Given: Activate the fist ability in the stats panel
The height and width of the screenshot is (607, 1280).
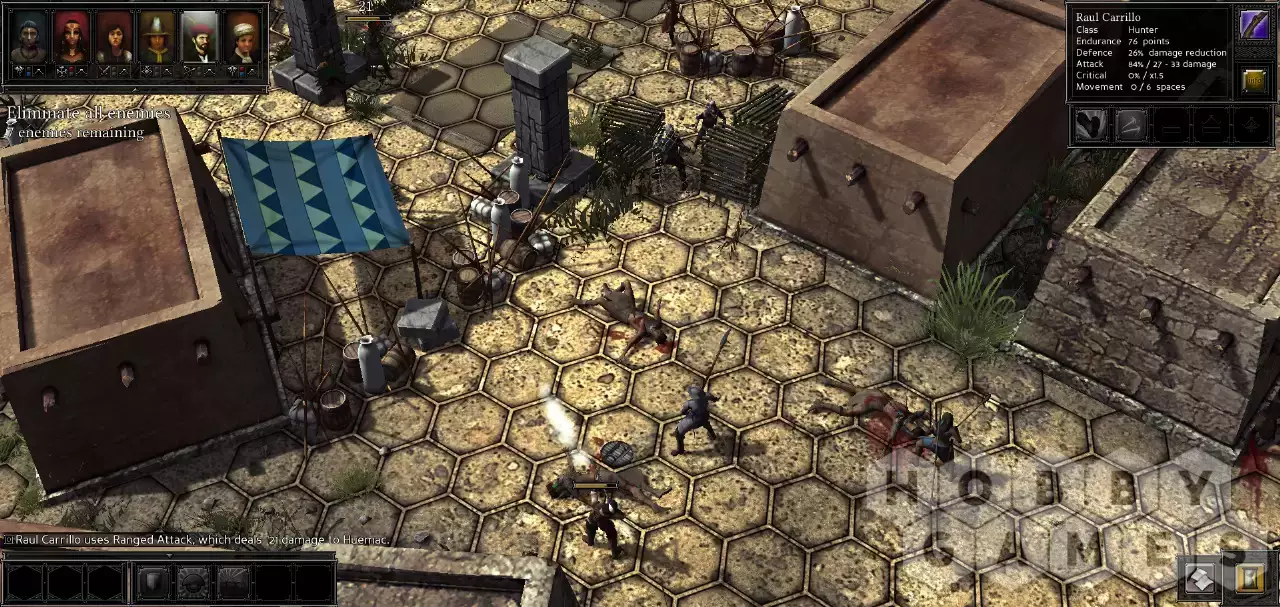Looking at the screenshot, I should (x=1091, y=124).
